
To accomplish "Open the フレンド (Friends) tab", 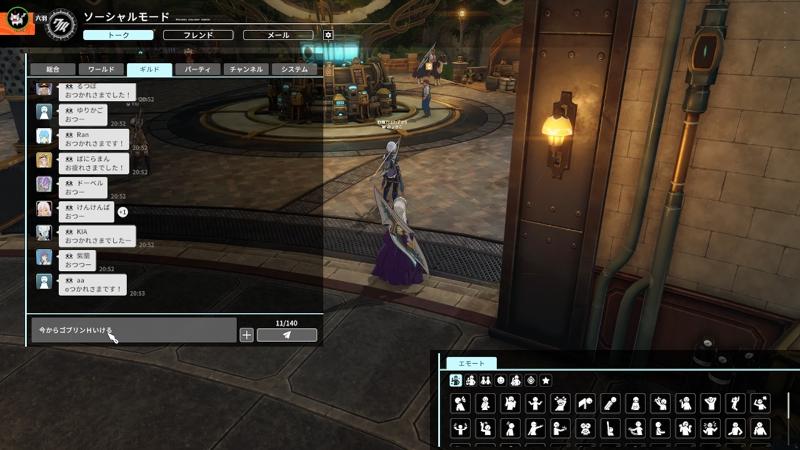I will (198, 35).
